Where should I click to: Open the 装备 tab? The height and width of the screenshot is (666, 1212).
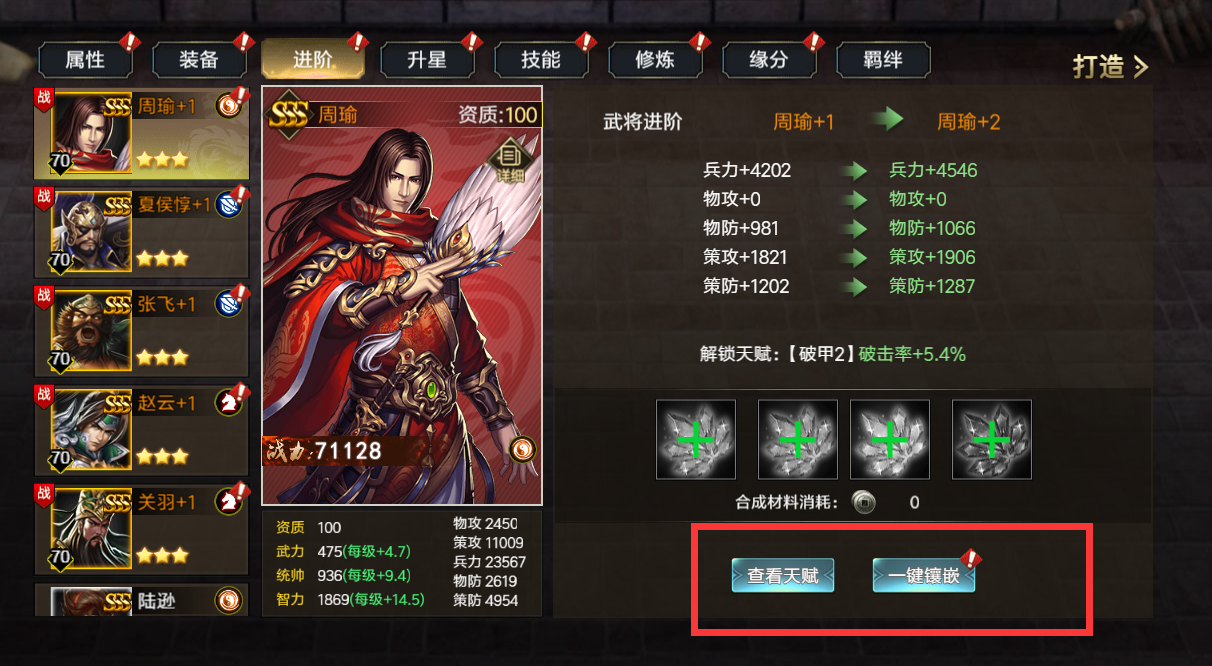[x=199, y=60]
